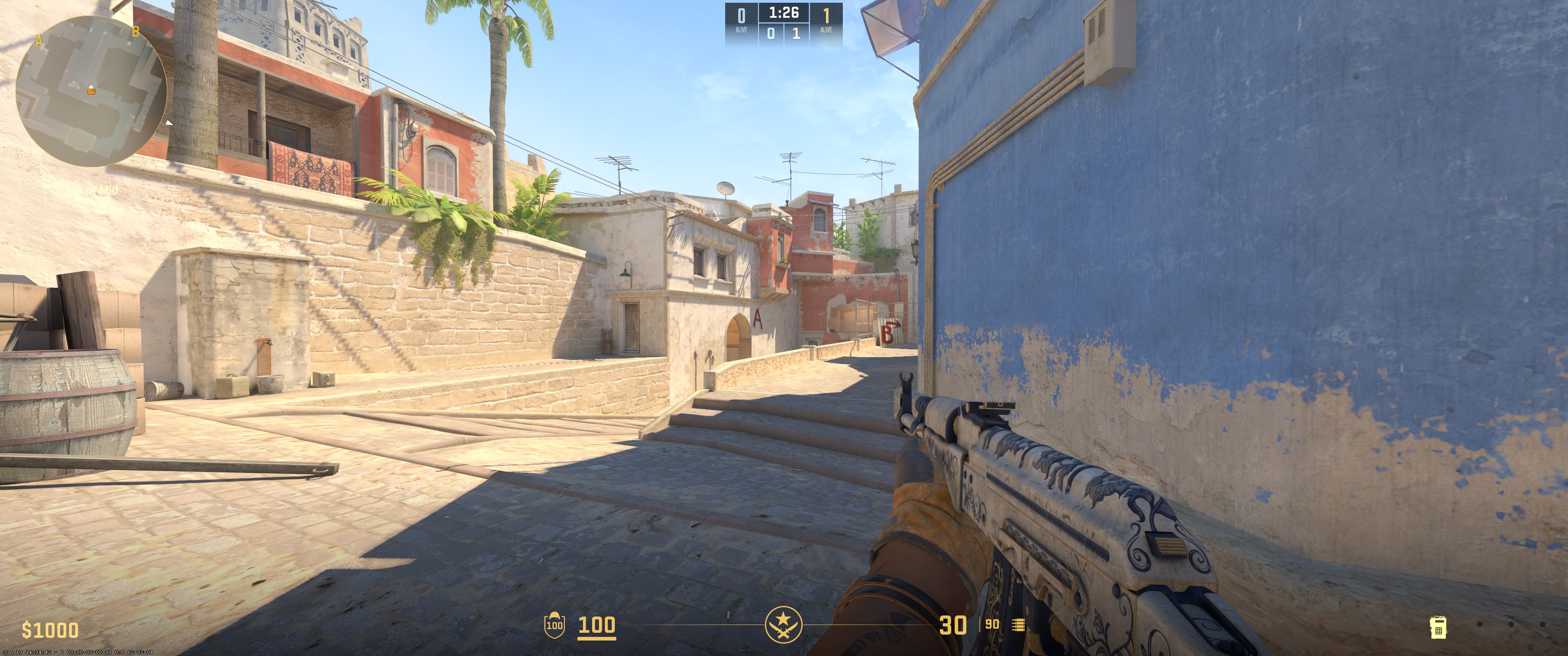Expand the round timer showing 1:26

pos(784,12)
